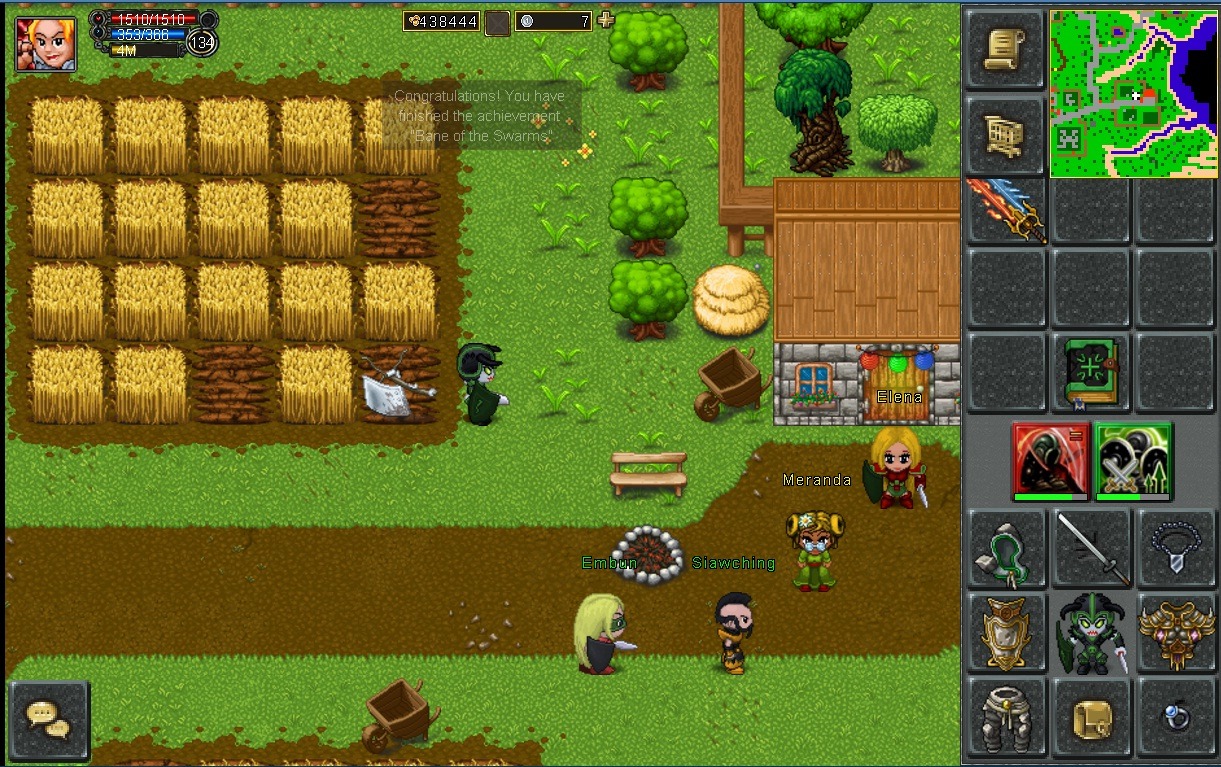Viewport: 1221px width, 767px height.
Task: Activate the green crossed swords skill
Action: pyautogui.click(x=1133, y=460)
